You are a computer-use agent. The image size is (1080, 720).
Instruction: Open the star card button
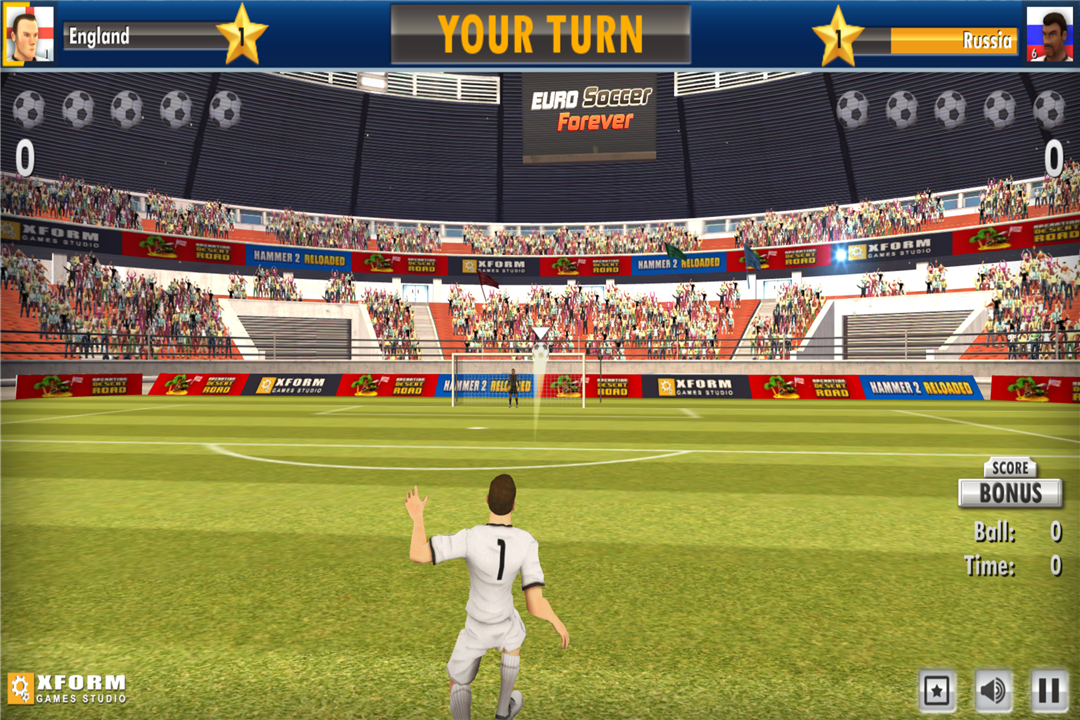coord(937,691)
